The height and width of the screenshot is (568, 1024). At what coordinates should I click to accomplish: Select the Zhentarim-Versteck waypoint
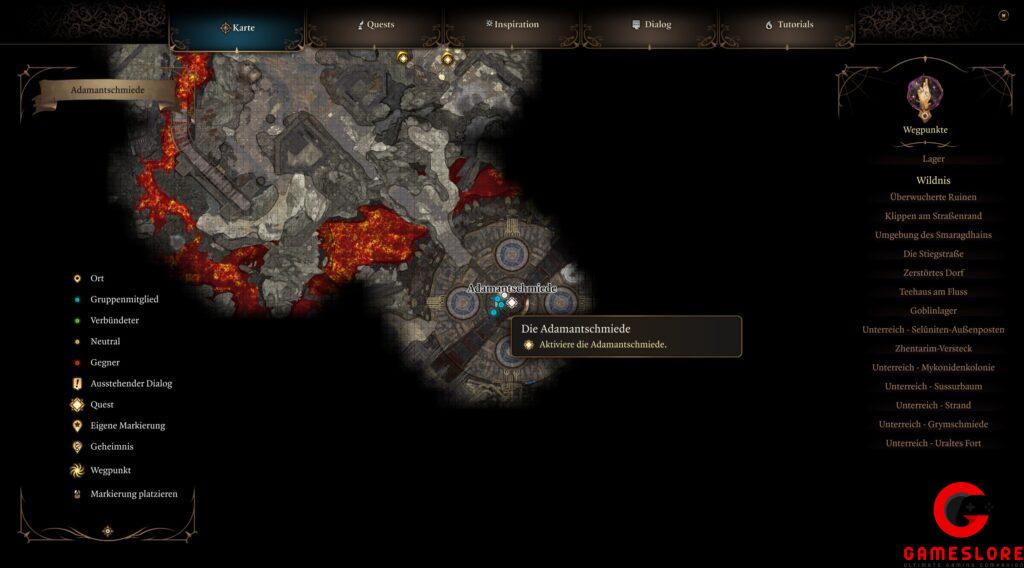[933, 349]
